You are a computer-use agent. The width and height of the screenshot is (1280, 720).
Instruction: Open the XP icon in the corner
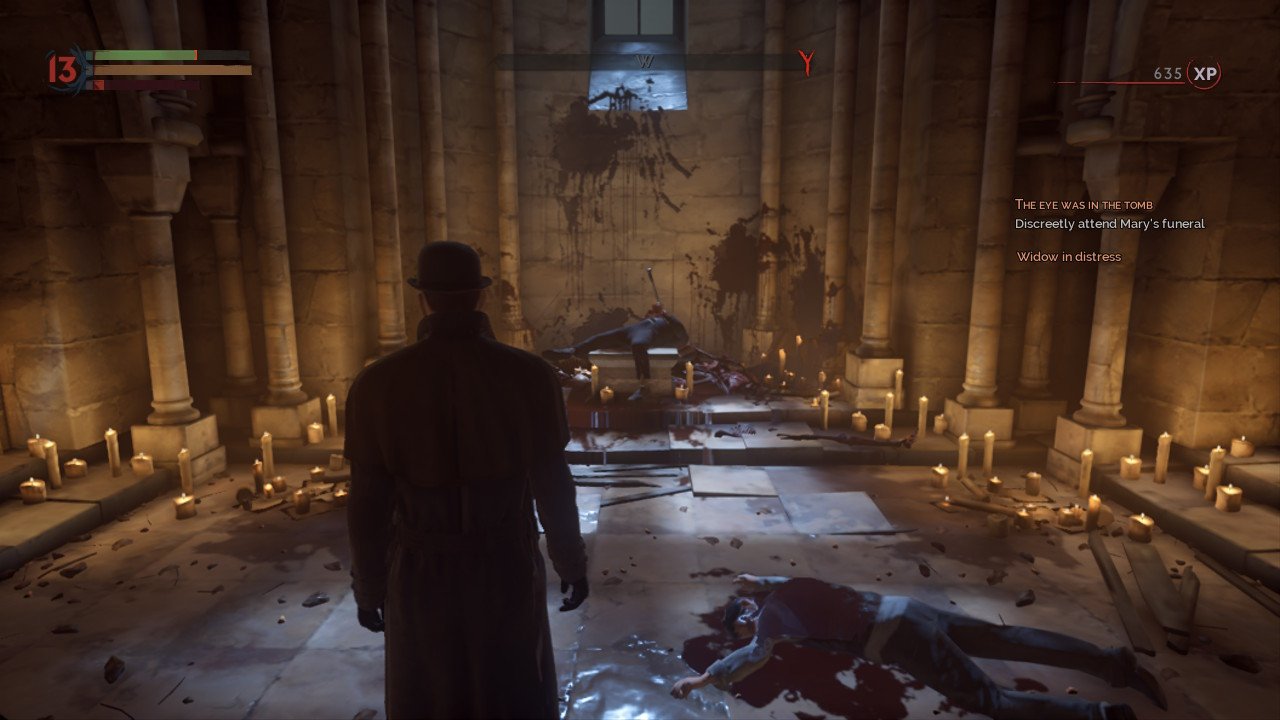coord(1204,74)
